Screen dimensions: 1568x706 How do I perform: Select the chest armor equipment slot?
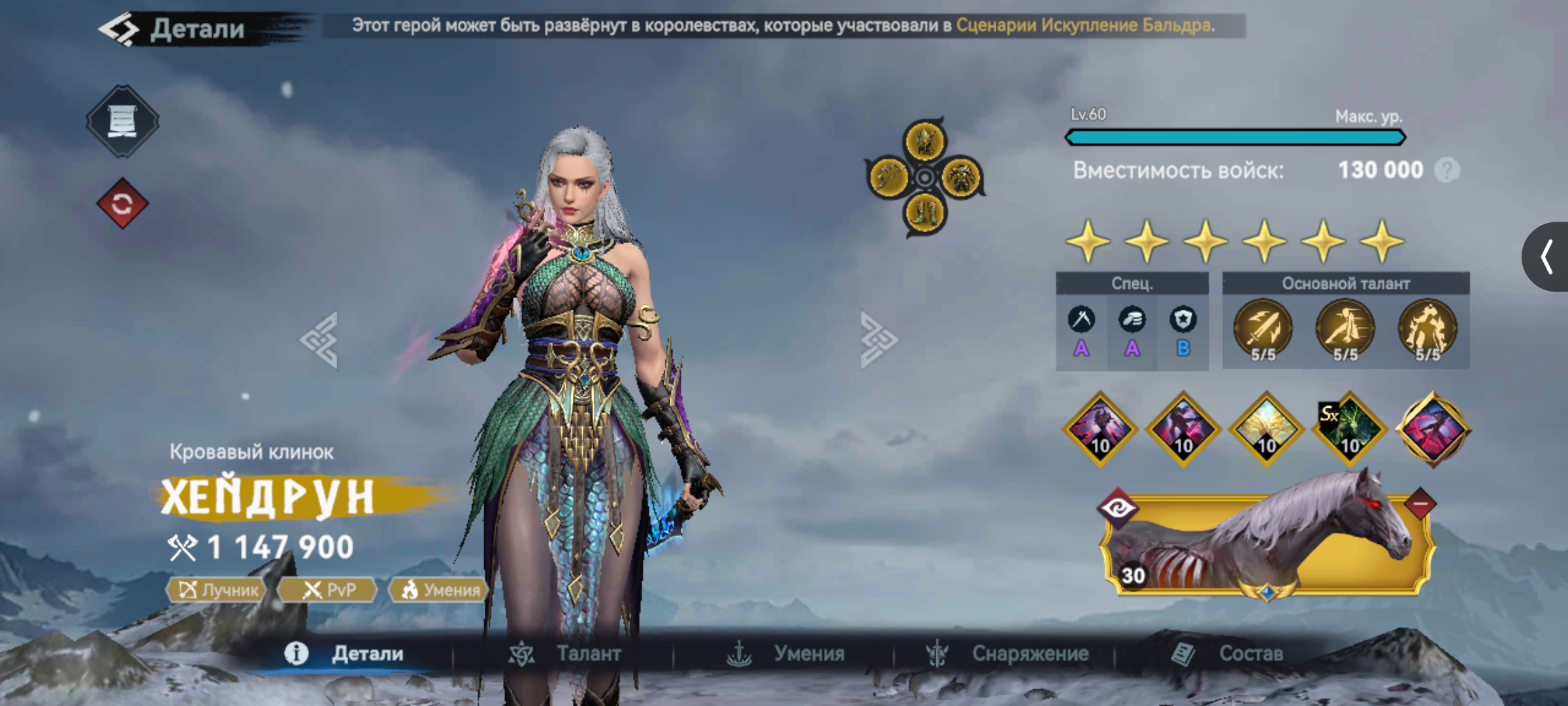click(x=961, y=176)
